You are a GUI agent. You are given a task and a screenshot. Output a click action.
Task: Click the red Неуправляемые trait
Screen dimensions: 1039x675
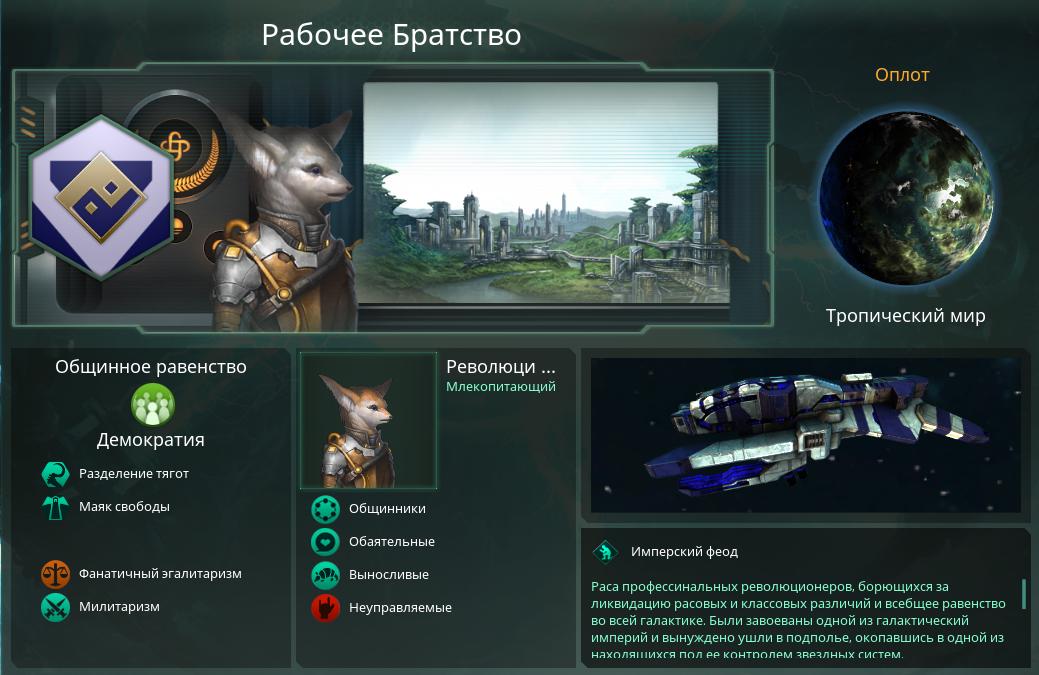pos(325,608)
